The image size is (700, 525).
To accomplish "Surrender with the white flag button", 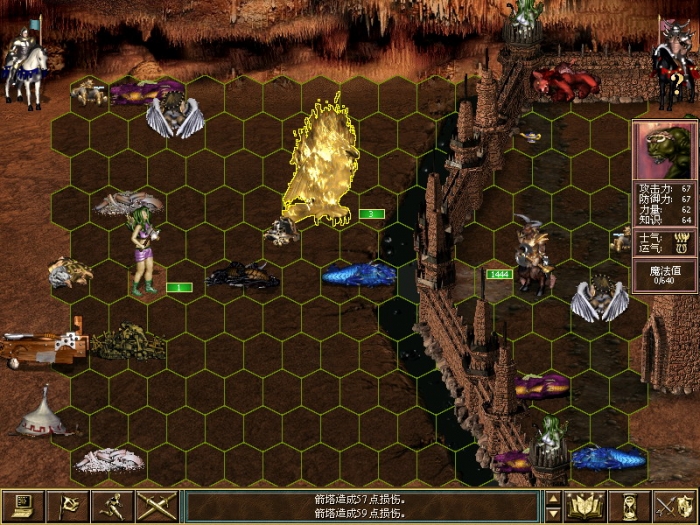I will [x=68, y=506].
